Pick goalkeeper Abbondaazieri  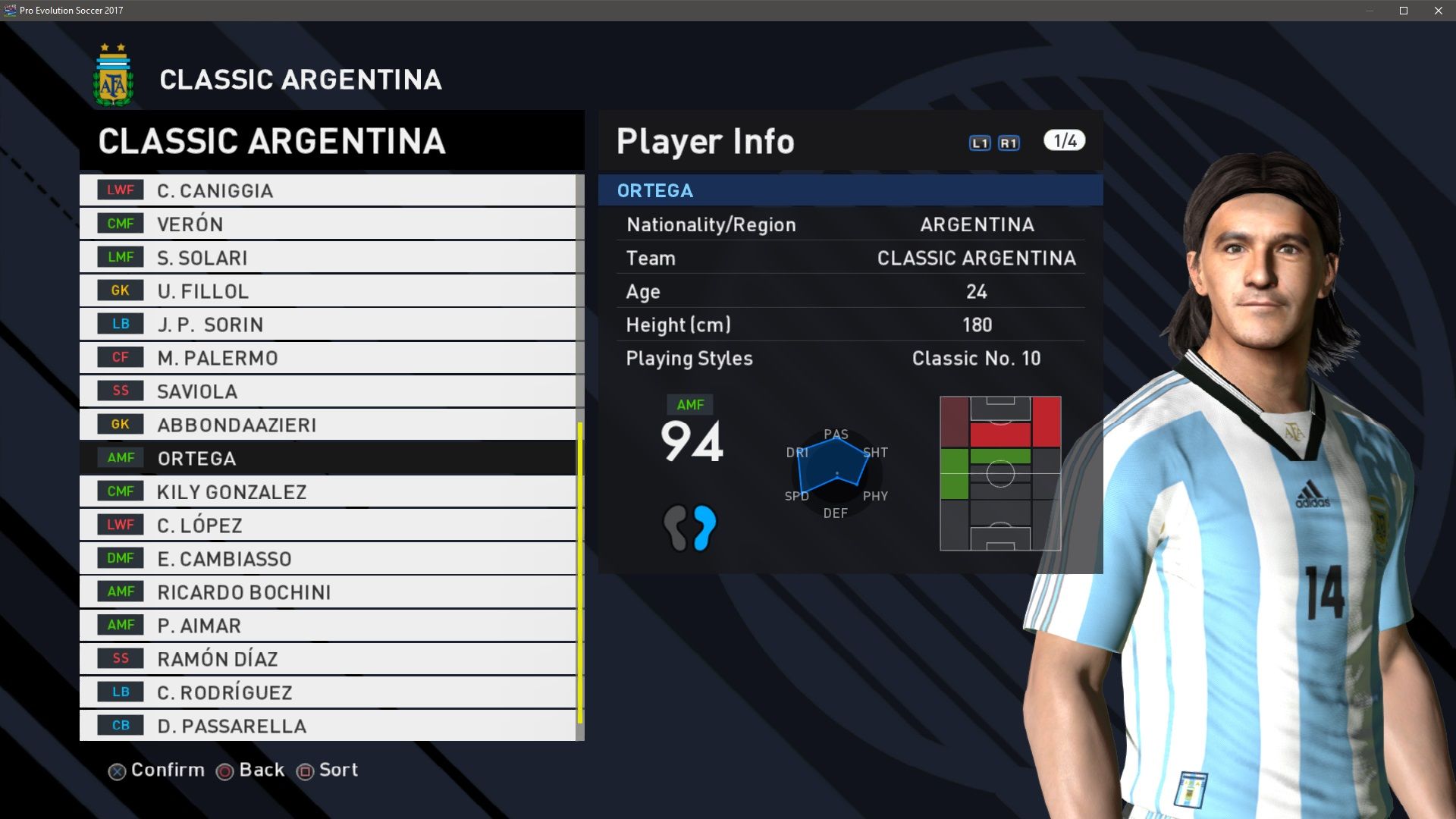328,424
